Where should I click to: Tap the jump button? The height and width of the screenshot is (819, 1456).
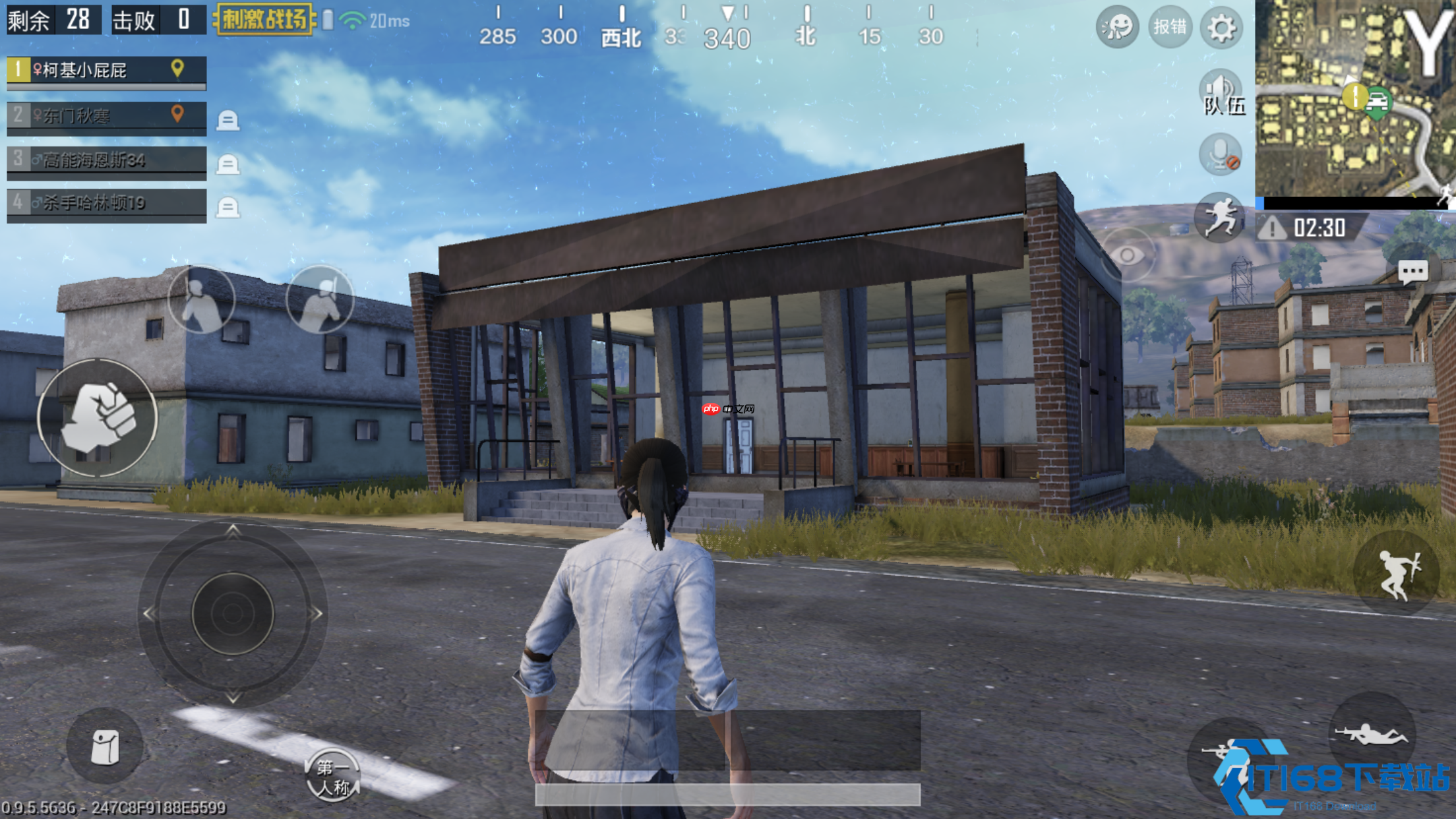[1396, 574]
